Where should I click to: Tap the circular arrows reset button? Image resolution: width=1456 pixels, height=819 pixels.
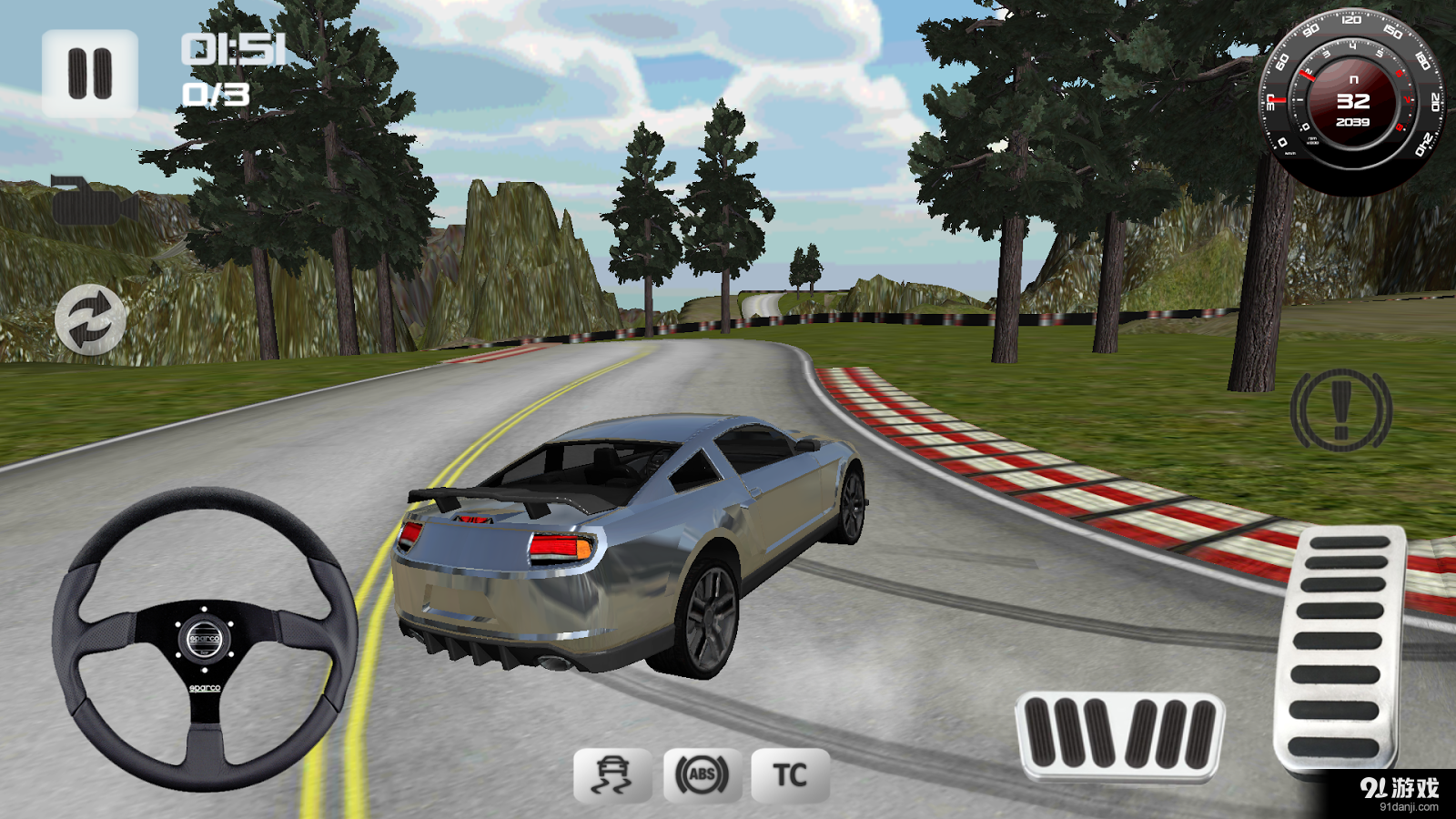click(90, 319)
